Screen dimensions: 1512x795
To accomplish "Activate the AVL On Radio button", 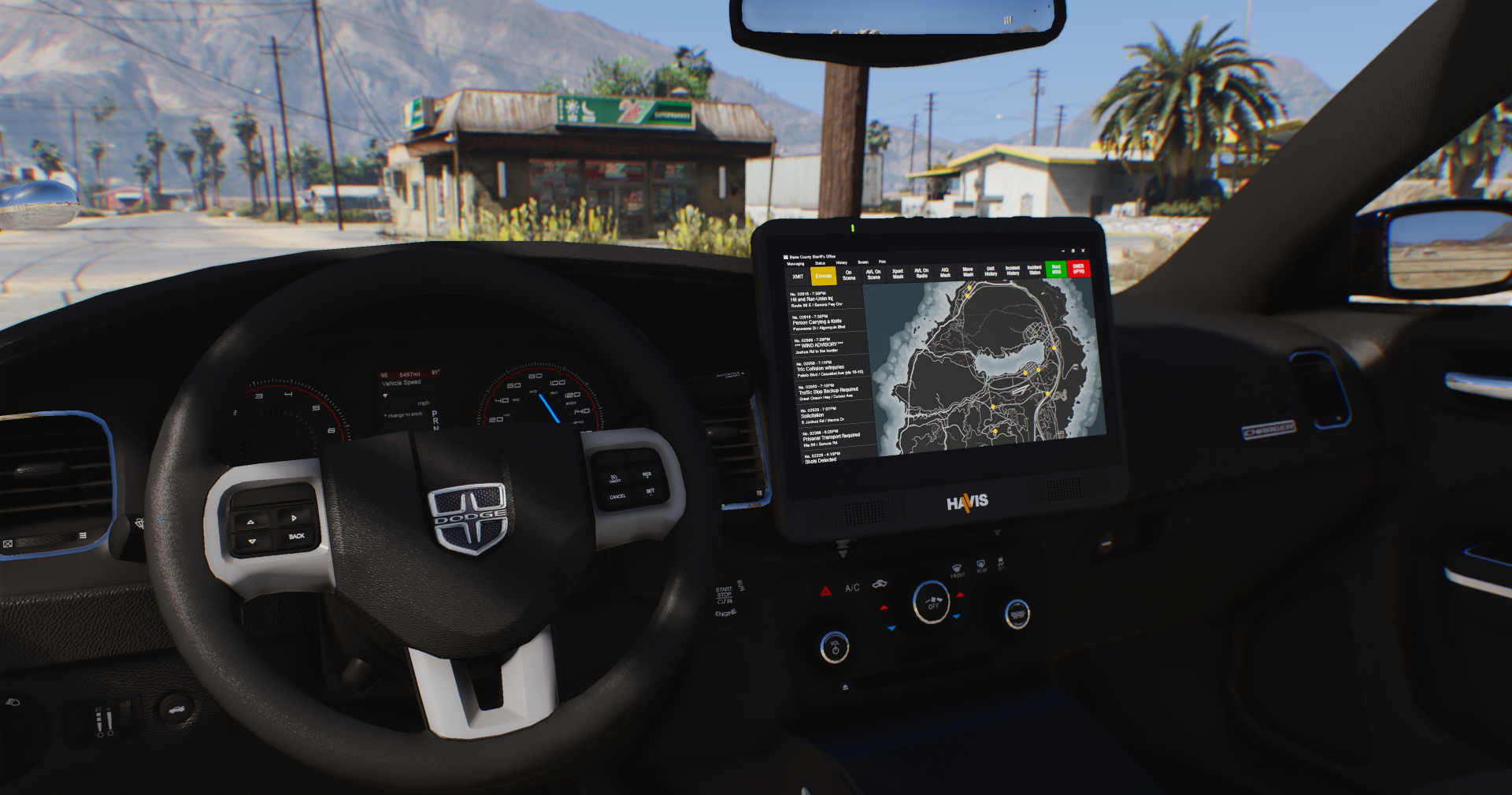I will coord(921,273).
